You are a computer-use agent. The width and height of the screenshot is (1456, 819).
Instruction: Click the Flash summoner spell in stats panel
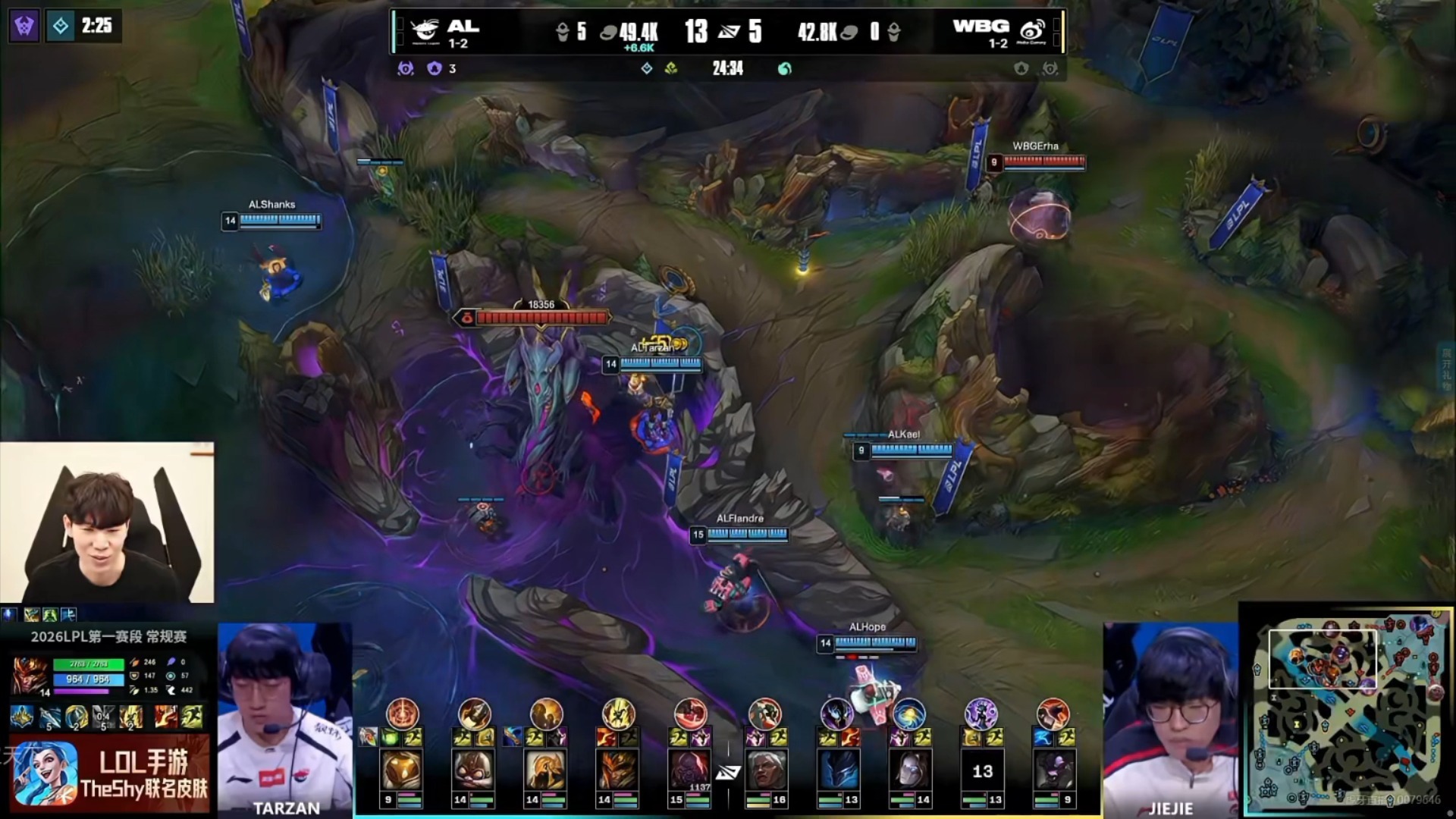[193, 717]
